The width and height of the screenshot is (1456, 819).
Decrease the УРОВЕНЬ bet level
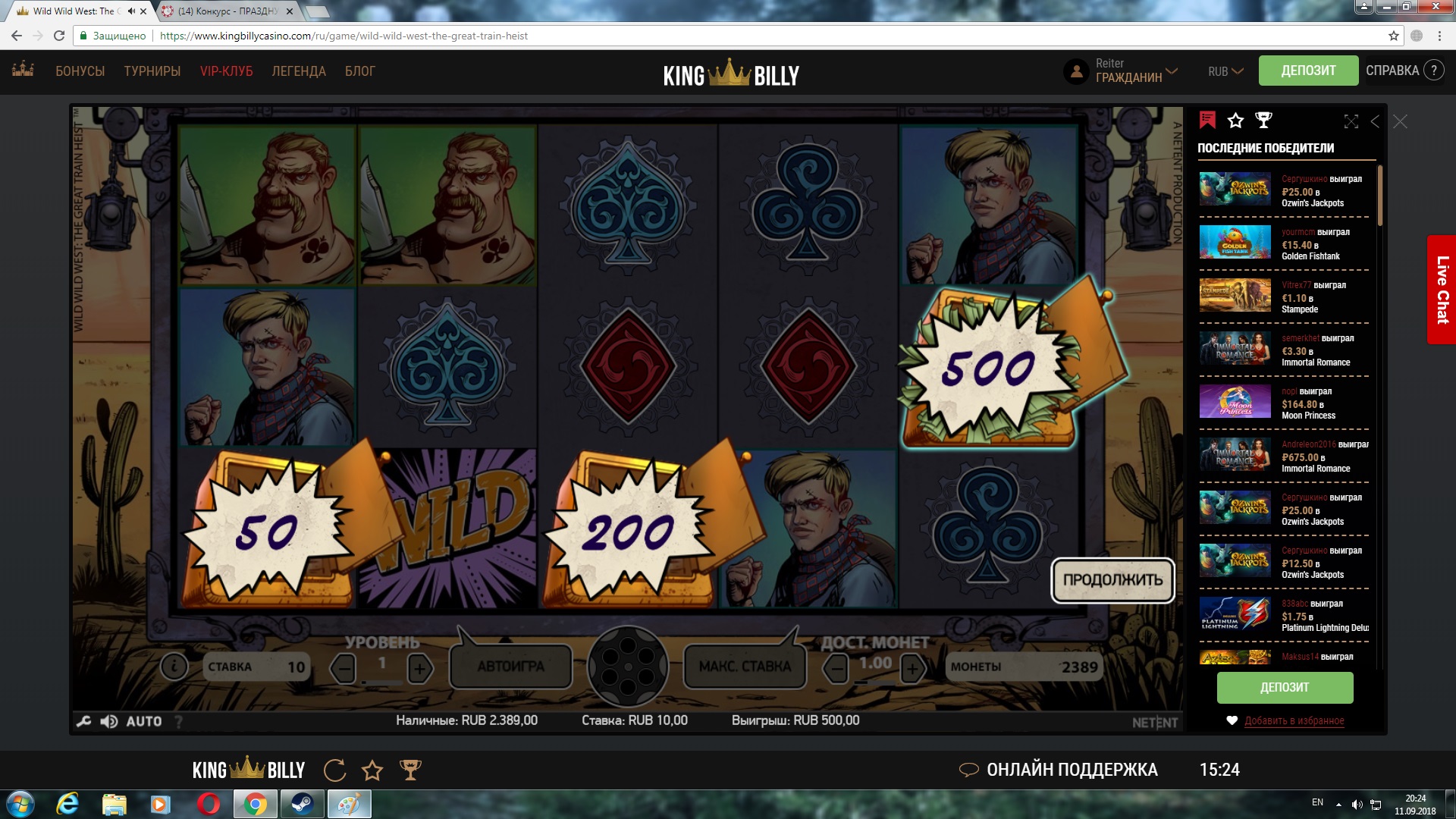pos(344,668)
